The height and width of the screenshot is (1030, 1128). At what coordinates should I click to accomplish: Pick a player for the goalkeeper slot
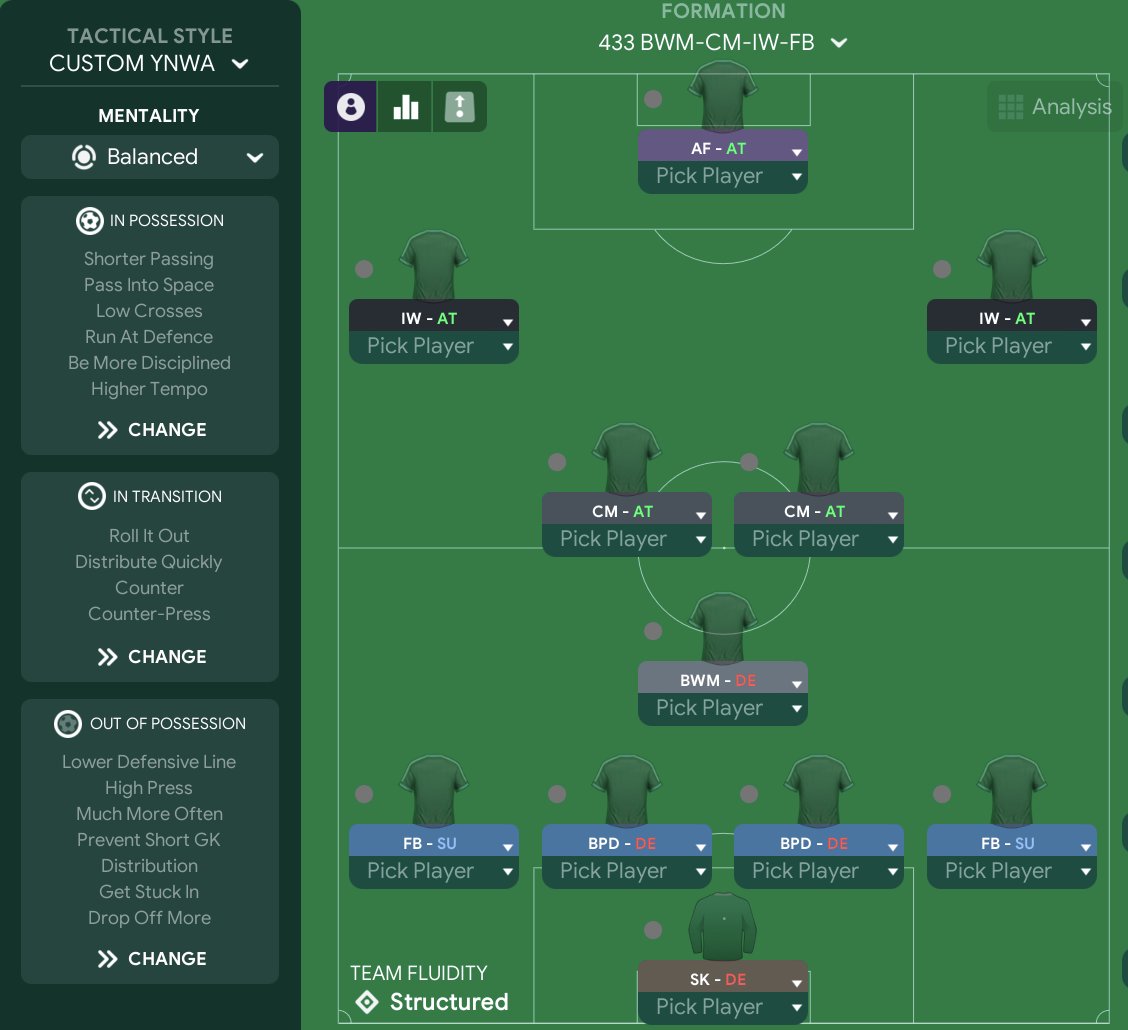pos(722,1007)
